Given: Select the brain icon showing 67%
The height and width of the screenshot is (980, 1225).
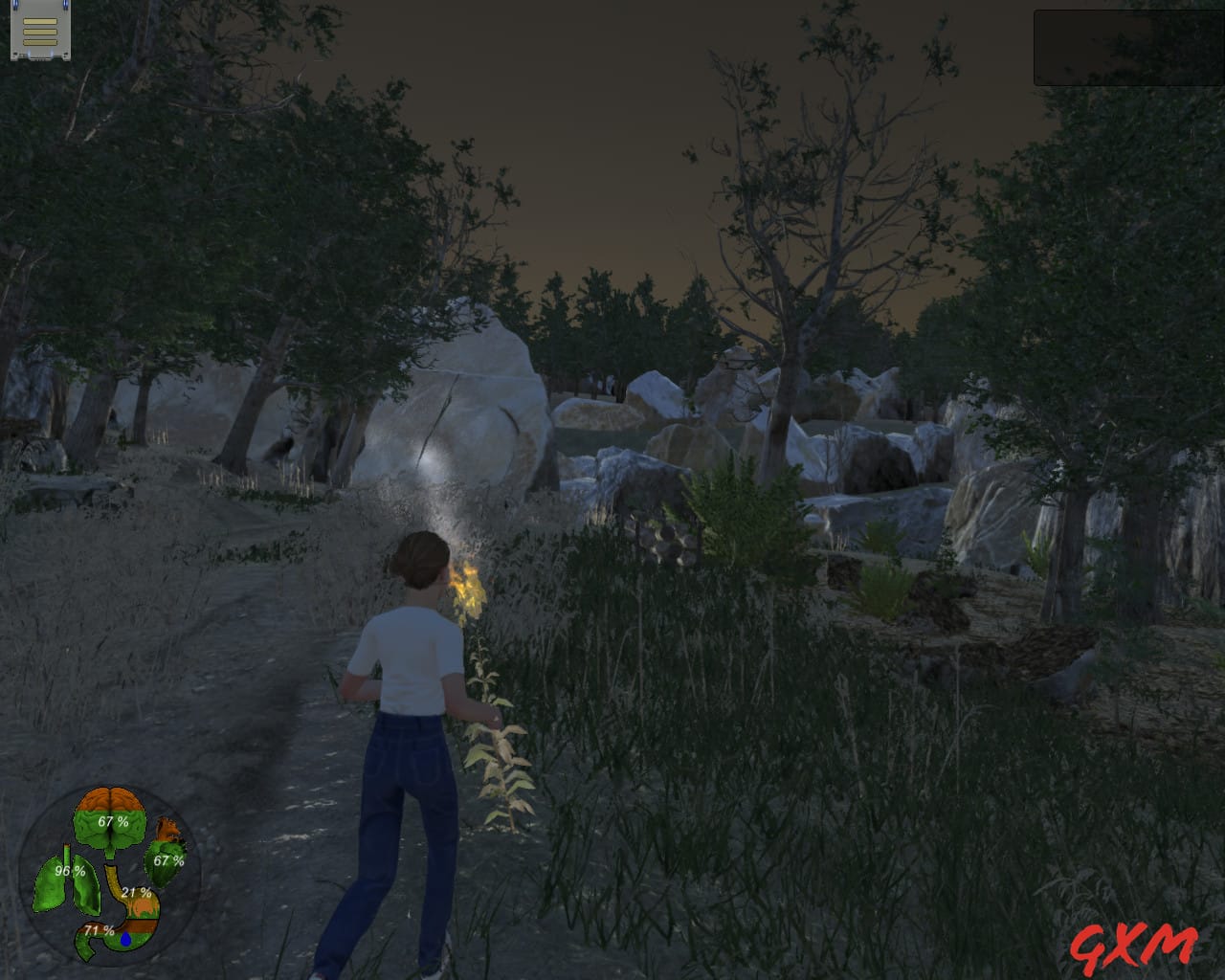Looking at the screenshot, I should [x=112, y=818].
